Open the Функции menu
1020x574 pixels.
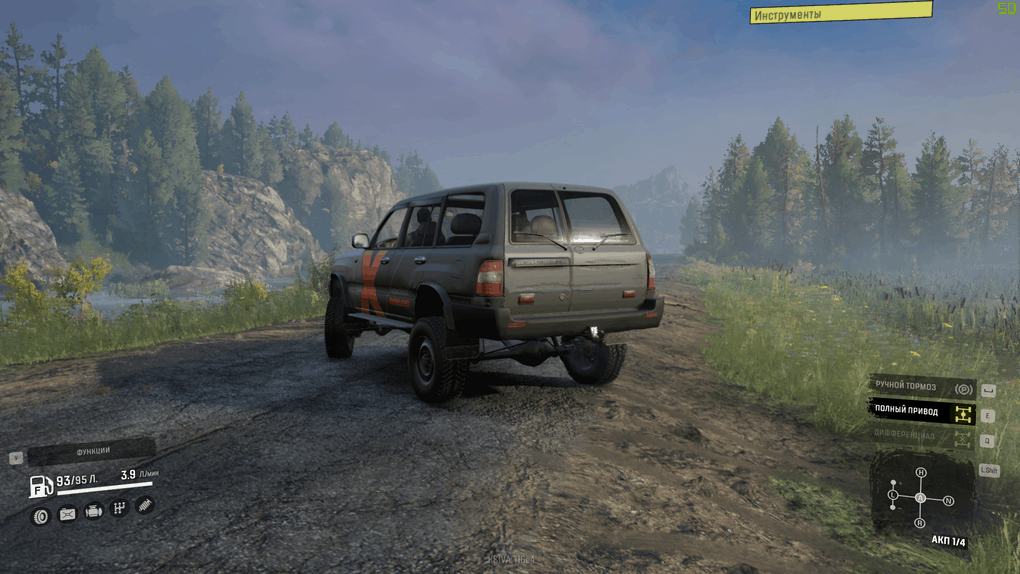pos(92,451)
